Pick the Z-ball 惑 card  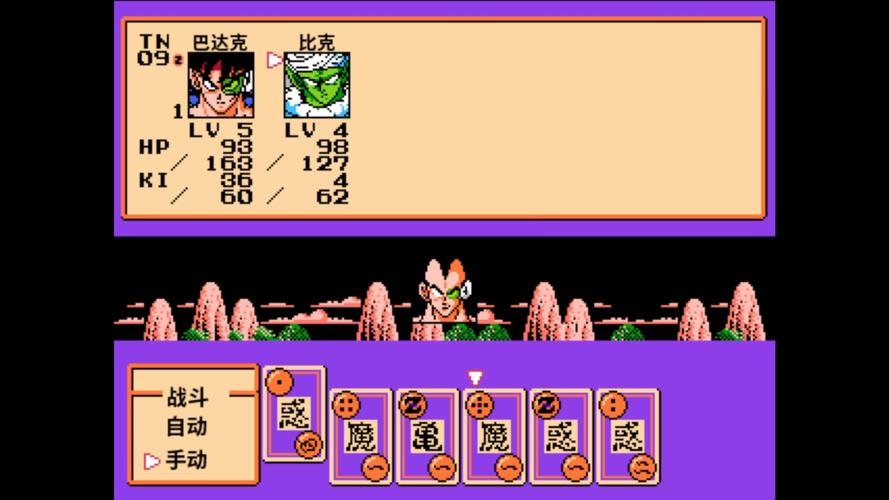[561, 435]
